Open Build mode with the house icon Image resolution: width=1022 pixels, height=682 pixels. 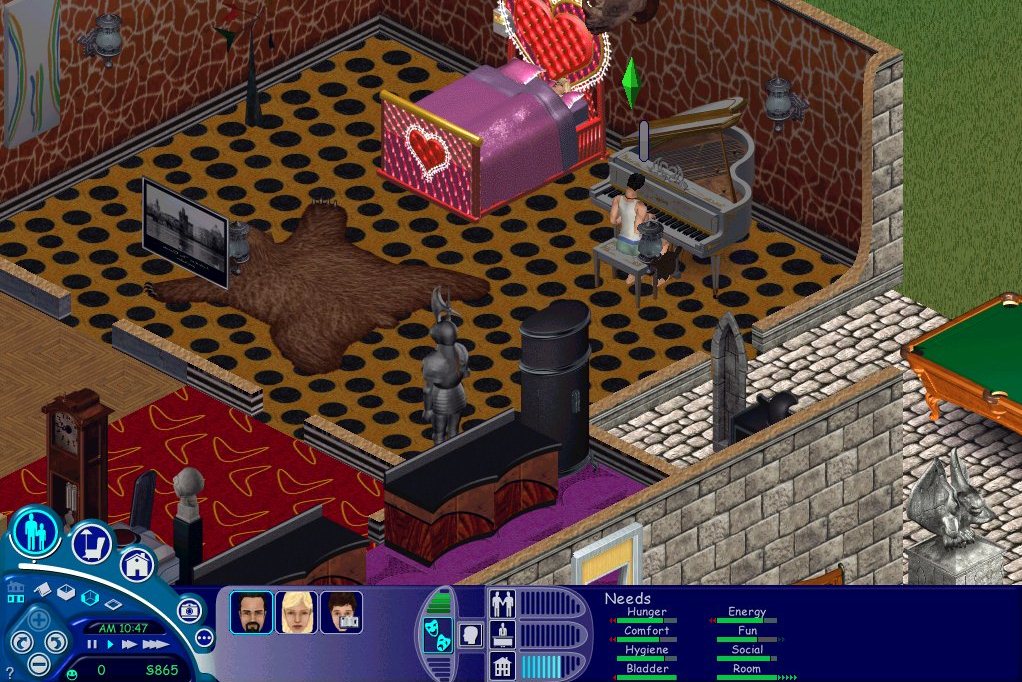pos(137,565)
